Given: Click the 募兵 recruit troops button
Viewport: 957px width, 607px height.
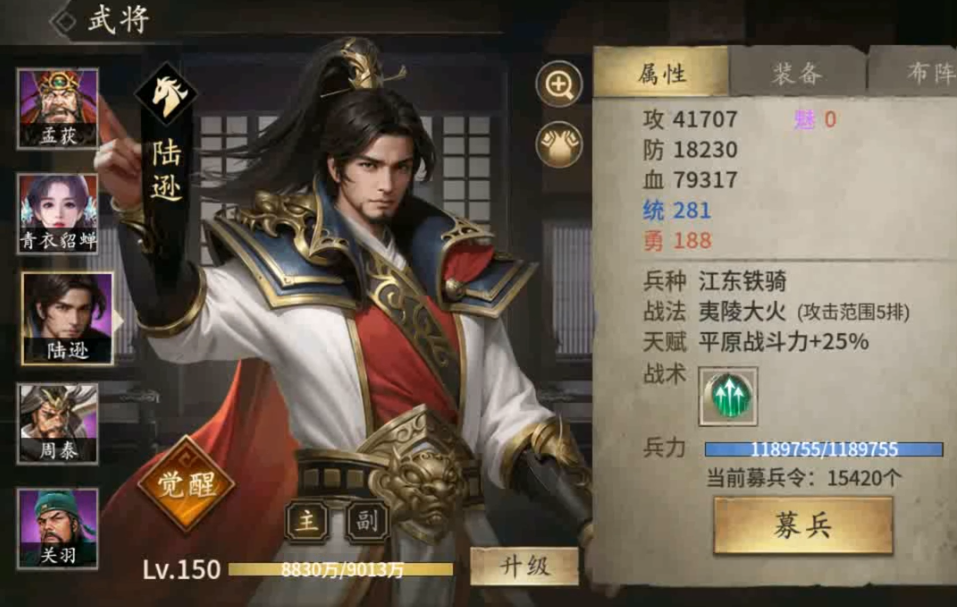Looking at the screenshot, I should tap(802, 526).
